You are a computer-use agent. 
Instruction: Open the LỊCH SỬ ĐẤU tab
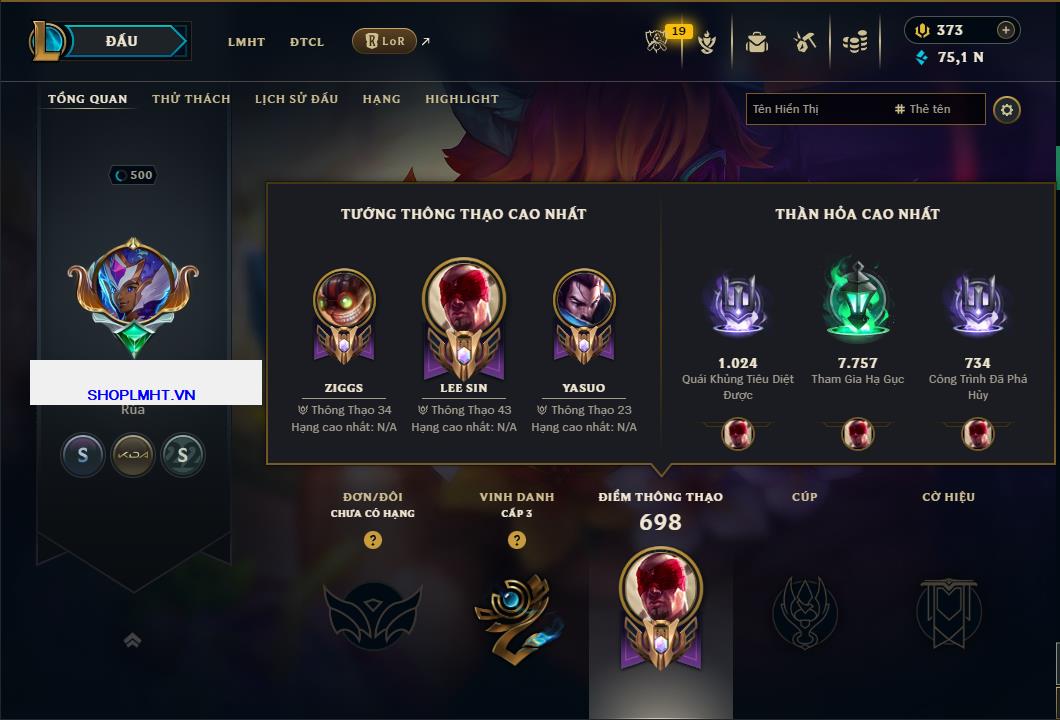(x=296, y=99)
